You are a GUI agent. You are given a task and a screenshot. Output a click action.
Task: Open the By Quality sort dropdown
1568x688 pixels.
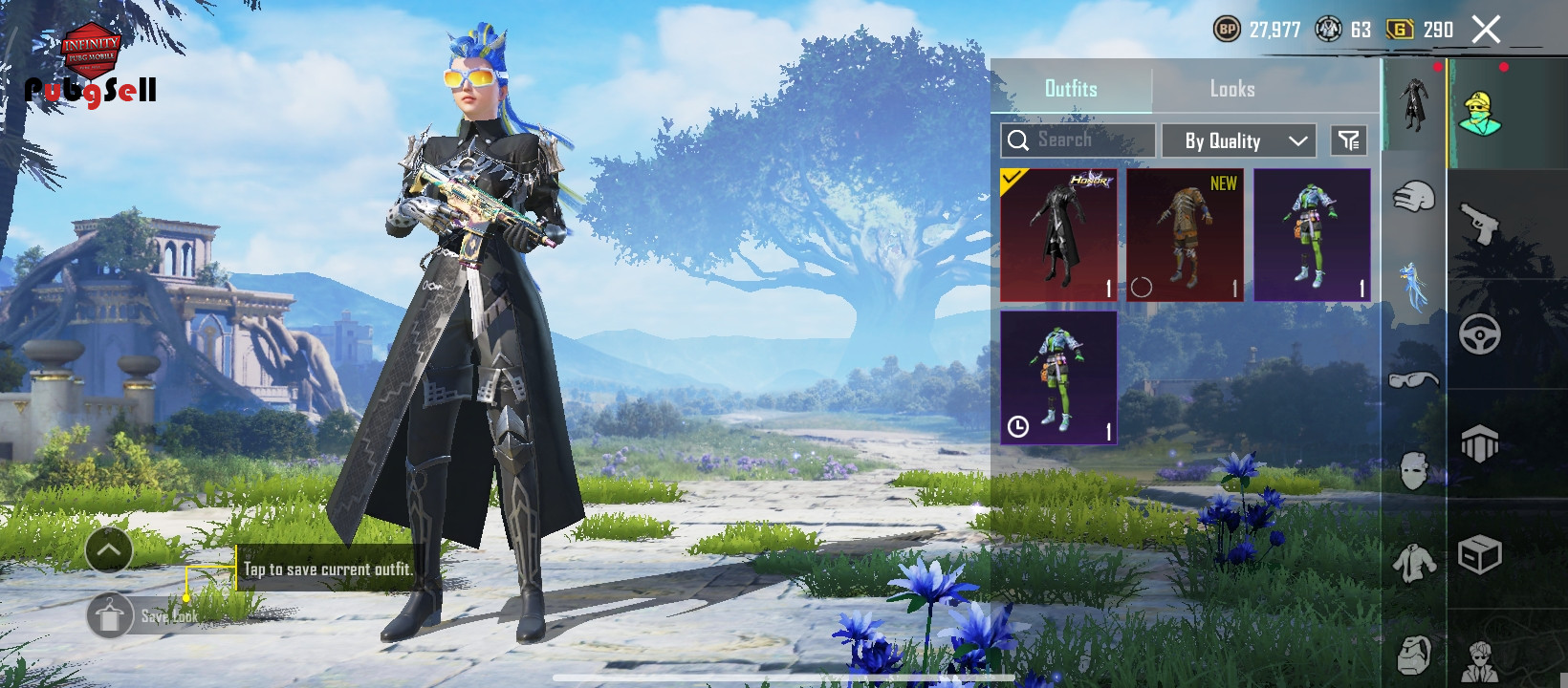[x=1239, y=140]
